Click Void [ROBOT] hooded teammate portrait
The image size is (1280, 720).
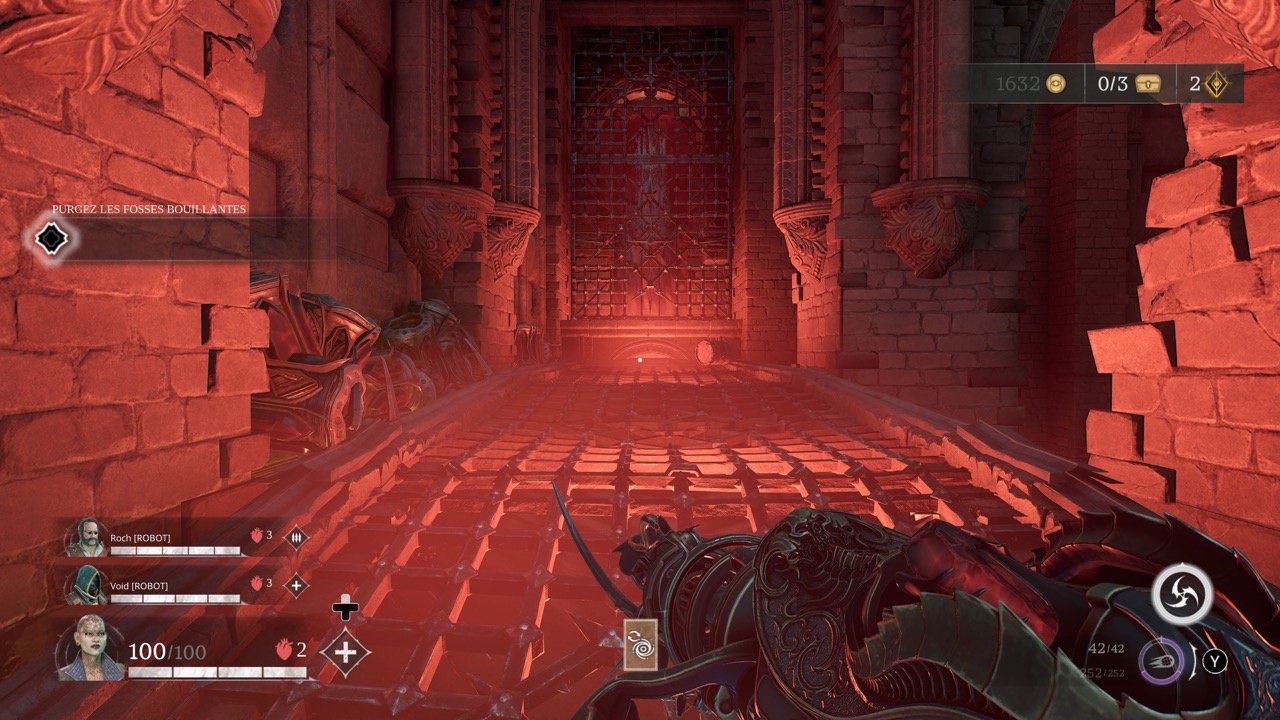[x=85, y=585]
